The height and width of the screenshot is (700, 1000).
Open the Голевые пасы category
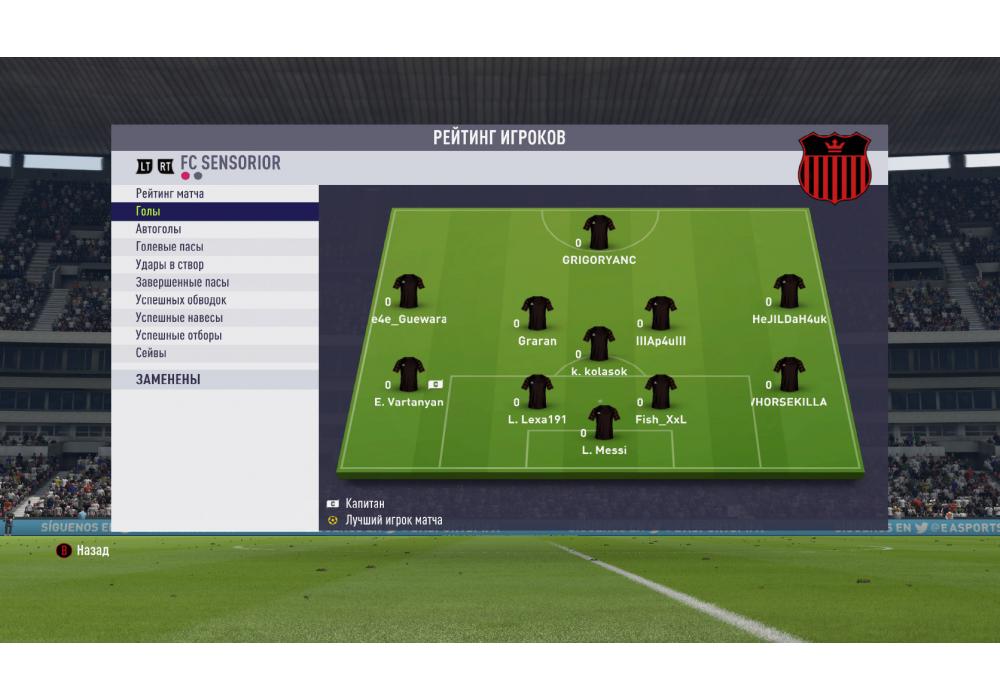[170, 247]
